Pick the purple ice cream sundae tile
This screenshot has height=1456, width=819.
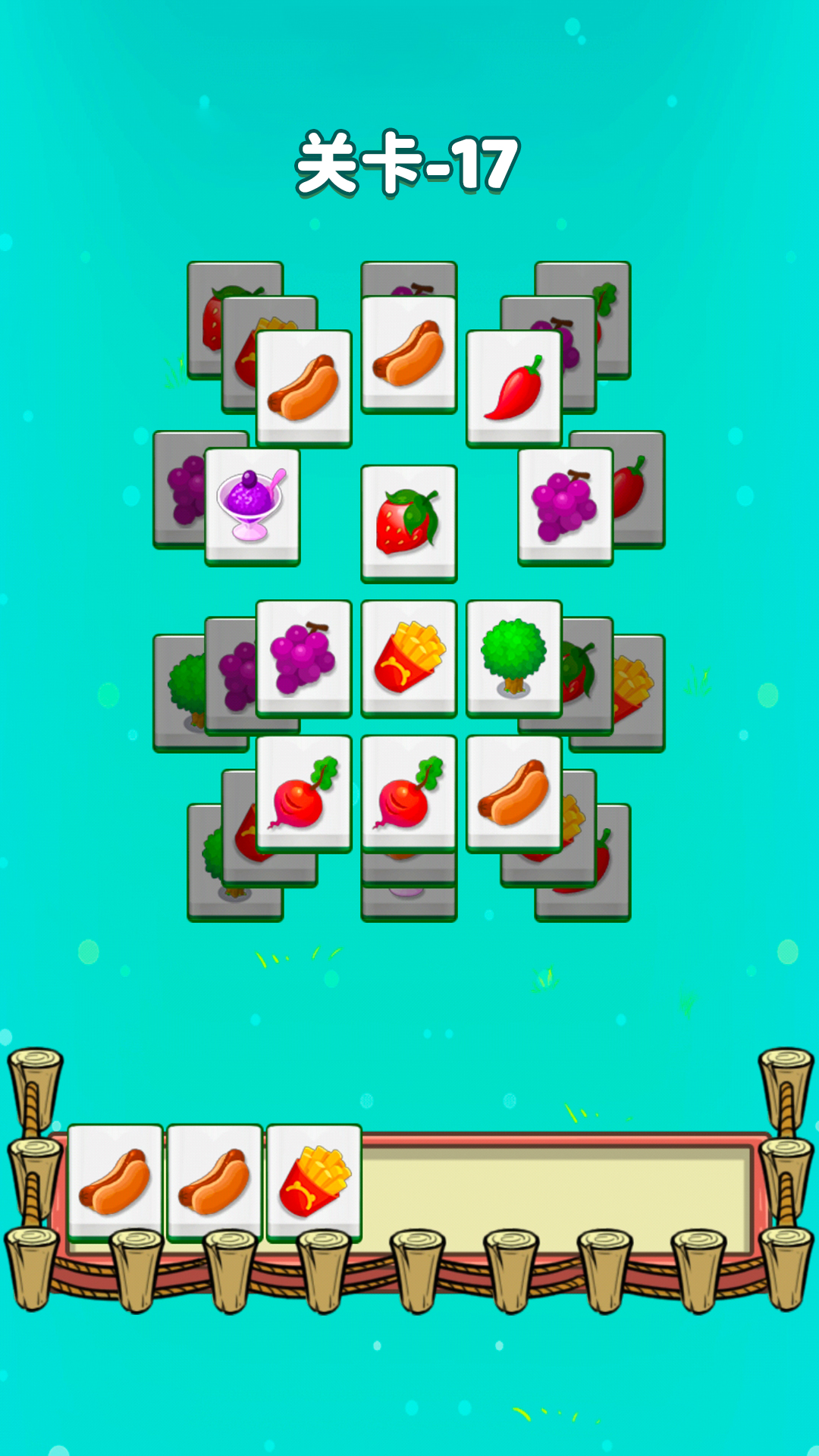pyautogui.click(x=252, y=506)
